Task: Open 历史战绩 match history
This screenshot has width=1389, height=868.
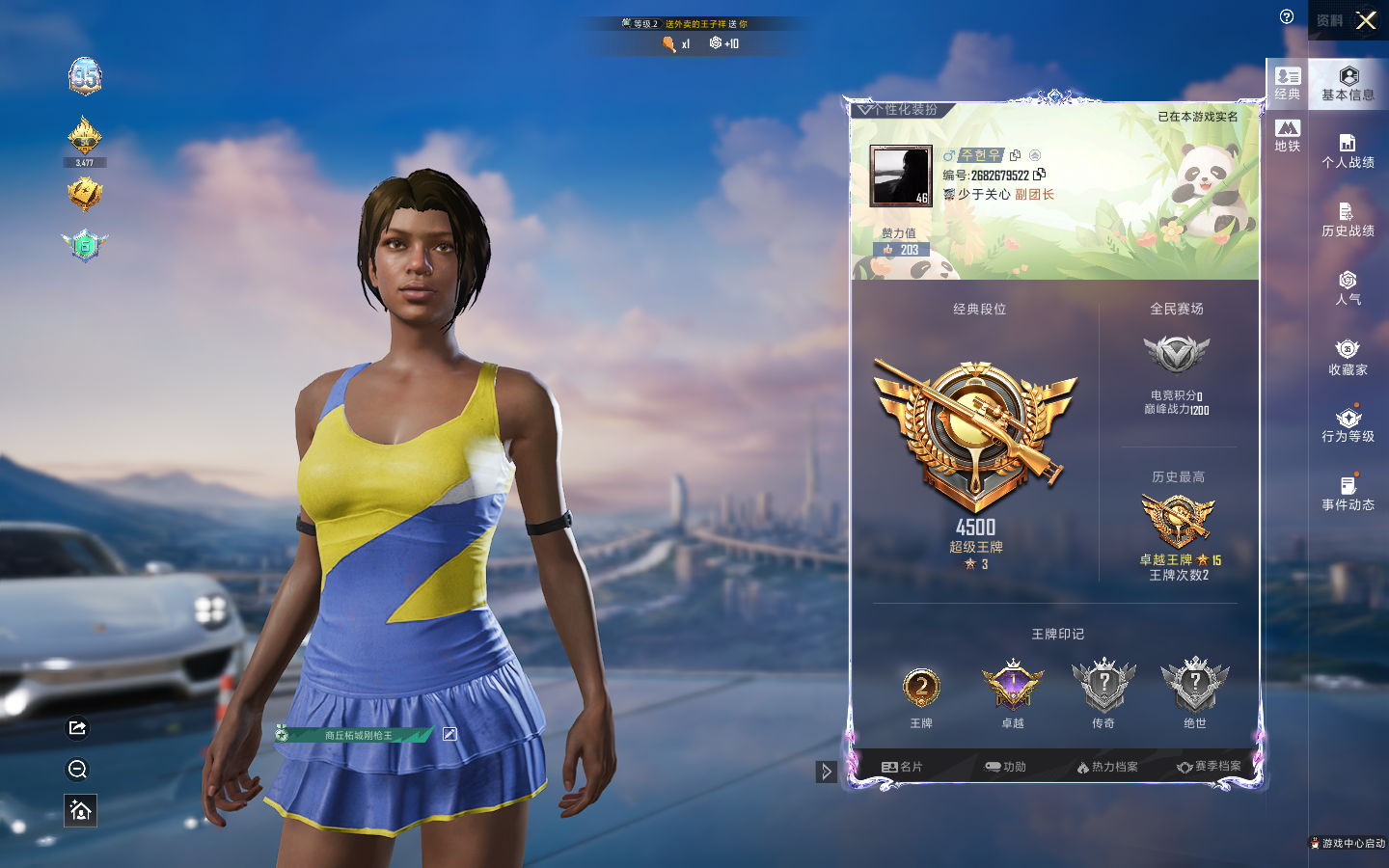Action: (1348, 220)
